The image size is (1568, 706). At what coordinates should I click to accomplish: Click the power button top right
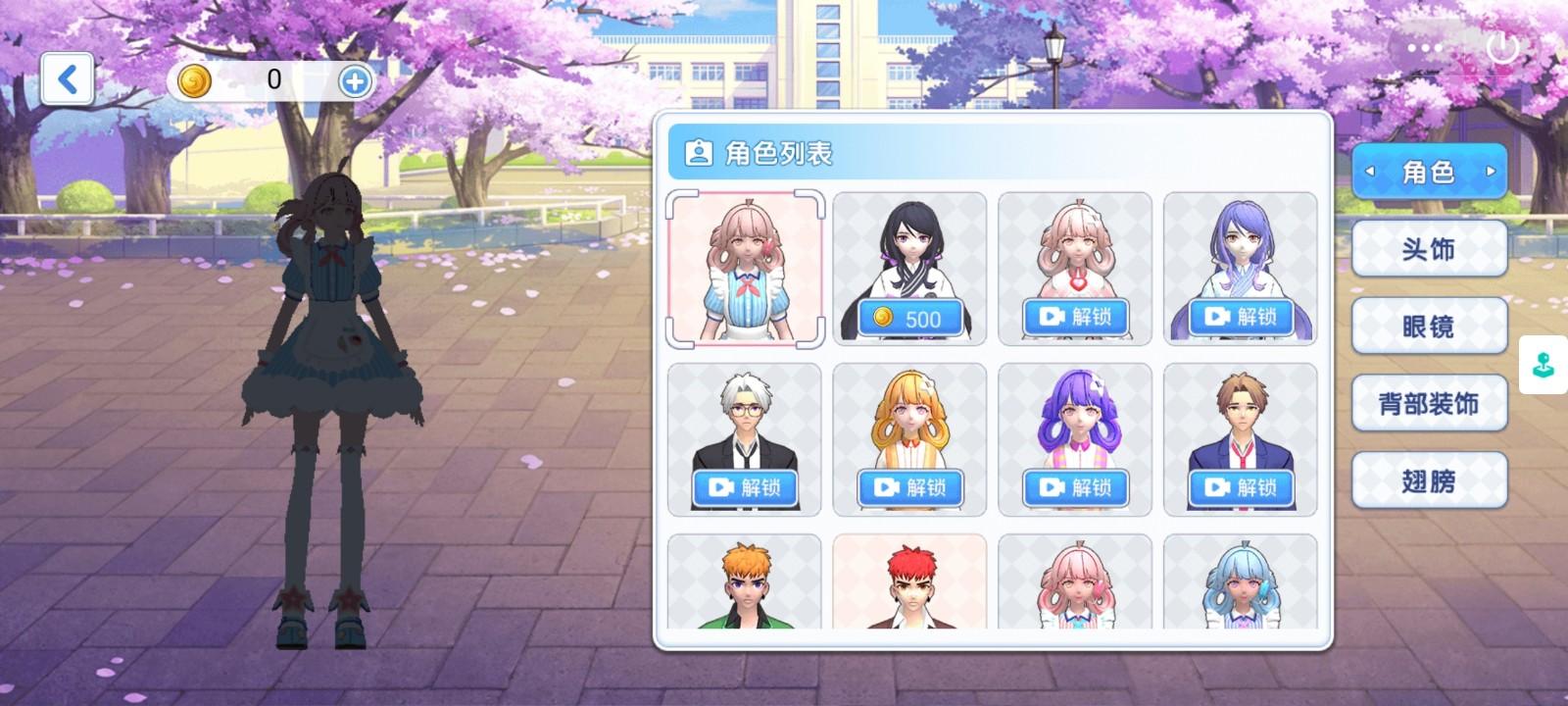pos(1501,47)
